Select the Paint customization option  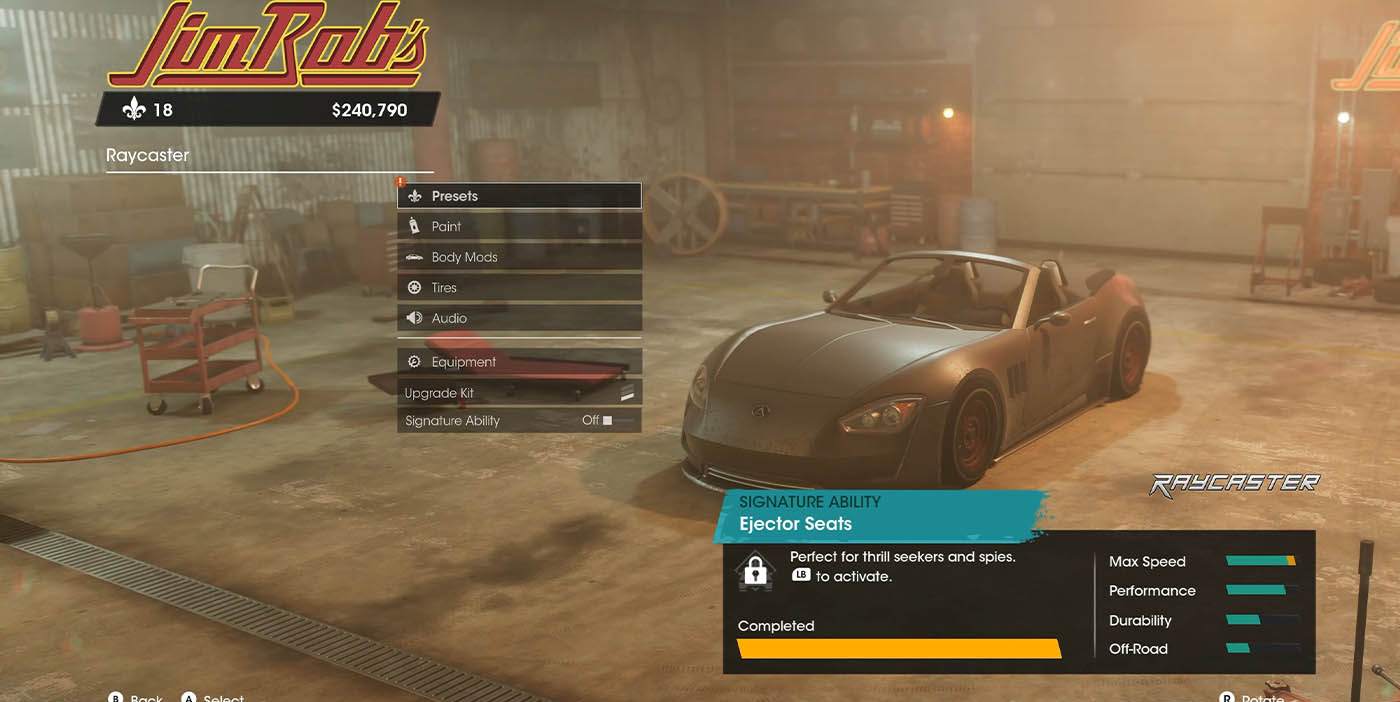519,227
